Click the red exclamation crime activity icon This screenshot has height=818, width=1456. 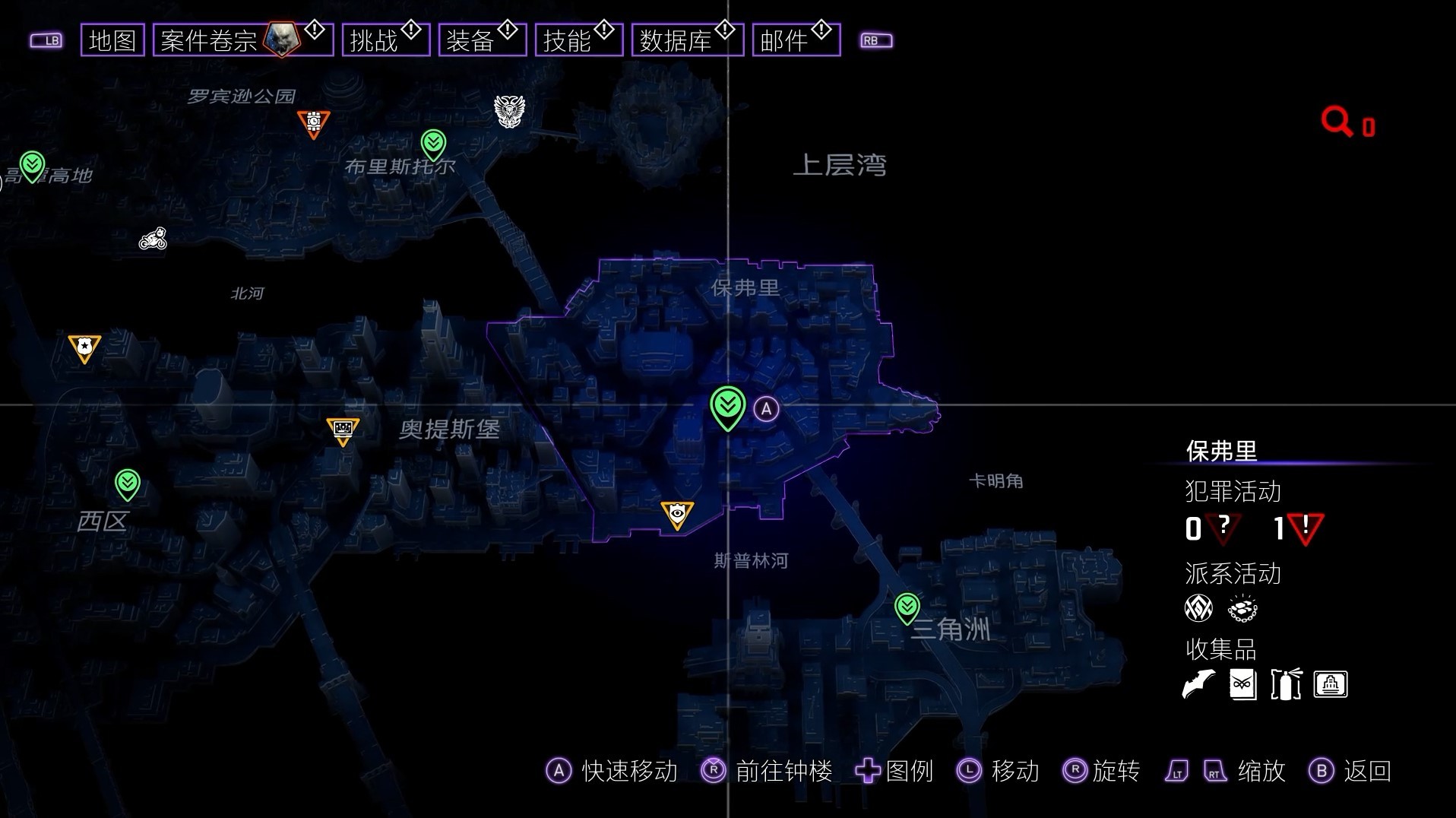1306,528
